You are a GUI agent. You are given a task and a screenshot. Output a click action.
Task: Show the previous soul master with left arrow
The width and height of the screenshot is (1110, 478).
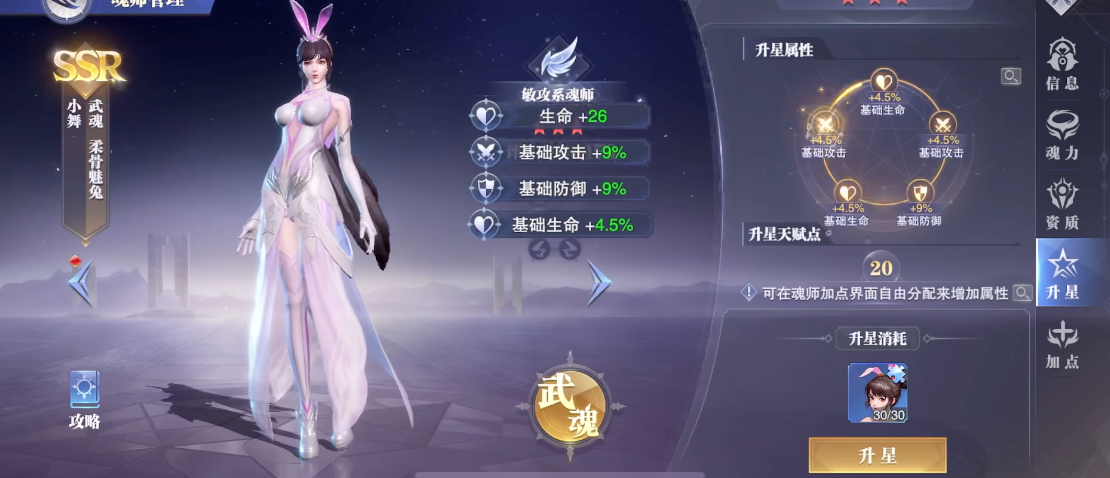[x=81, y=283]
